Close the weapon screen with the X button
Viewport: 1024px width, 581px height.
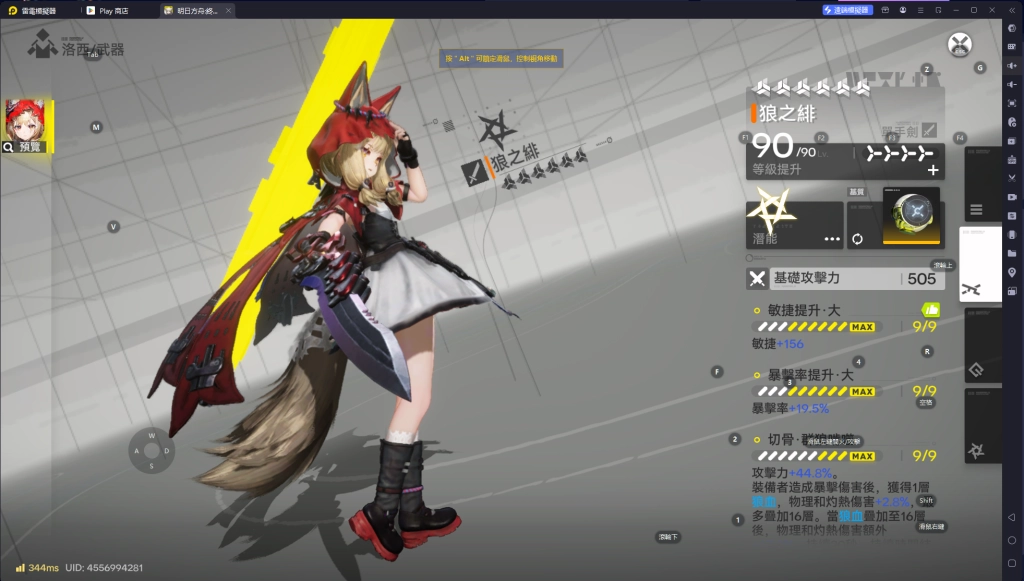click(x=960, y=44)
